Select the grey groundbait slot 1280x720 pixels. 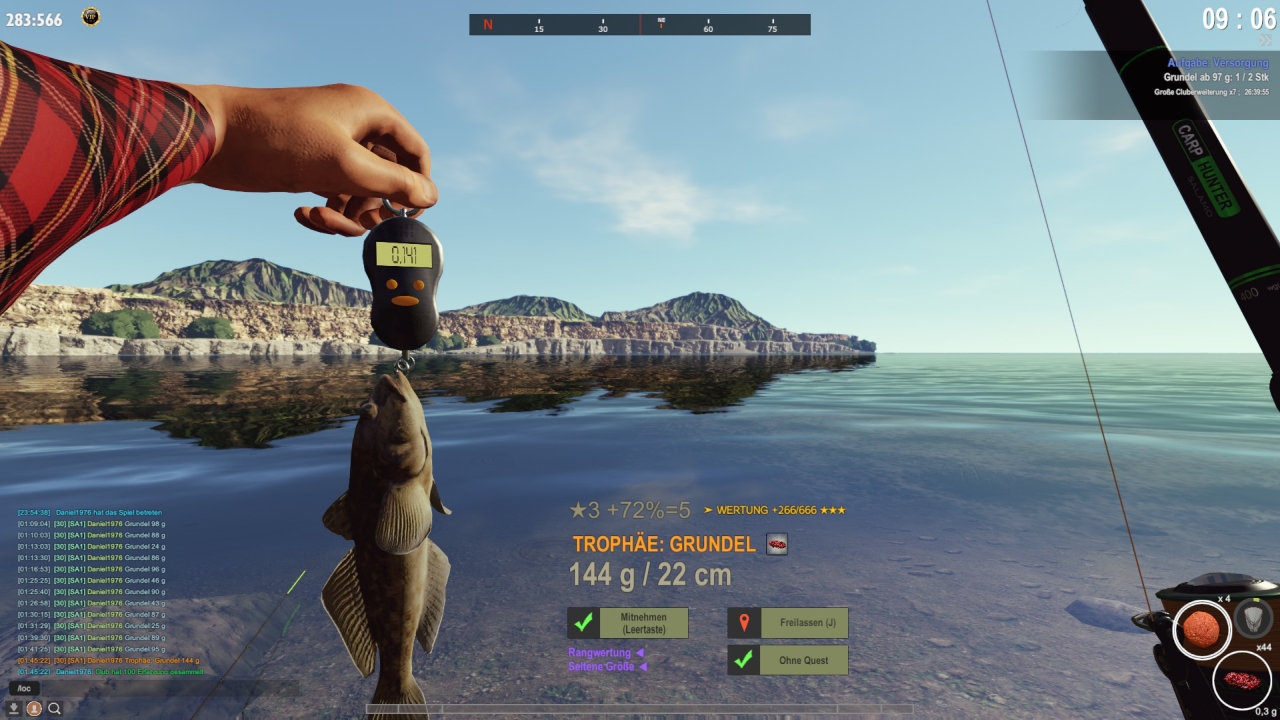[1253, 618]
